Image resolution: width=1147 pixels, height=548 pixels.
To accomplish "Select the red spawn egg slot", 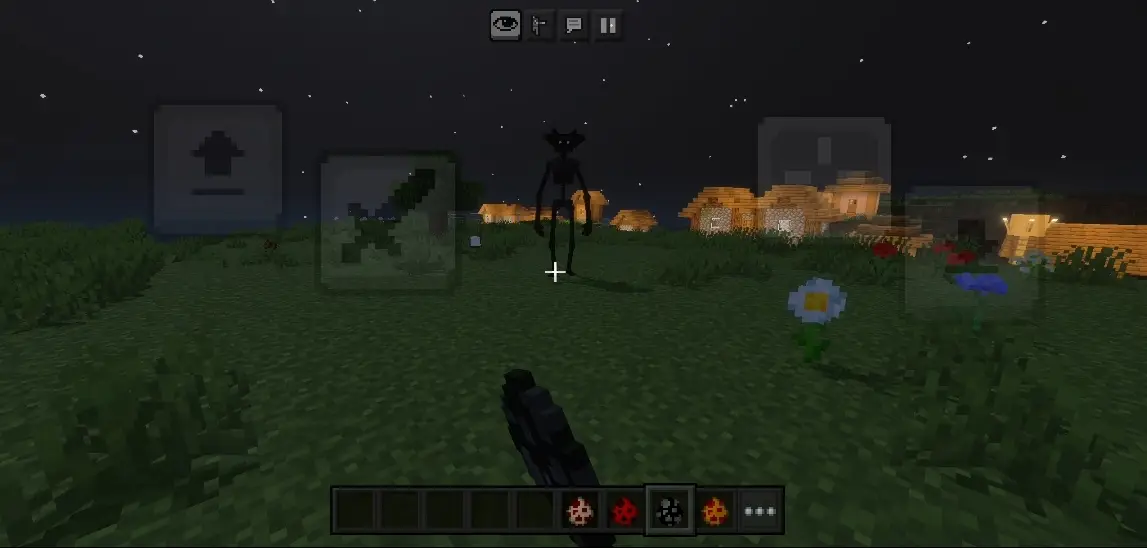I will [x=624, y=511].
